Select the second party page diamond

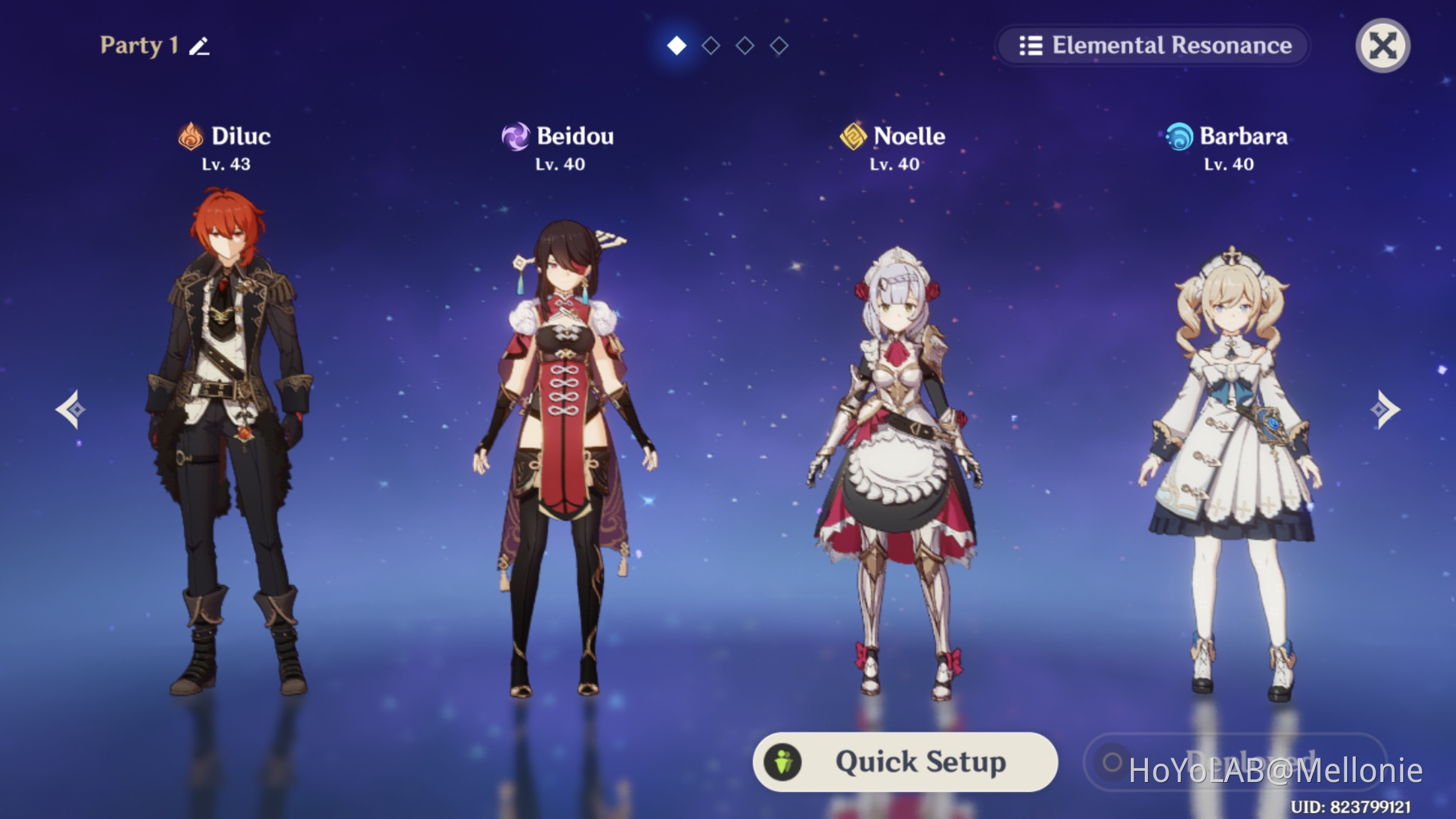[x=710, y=47]
